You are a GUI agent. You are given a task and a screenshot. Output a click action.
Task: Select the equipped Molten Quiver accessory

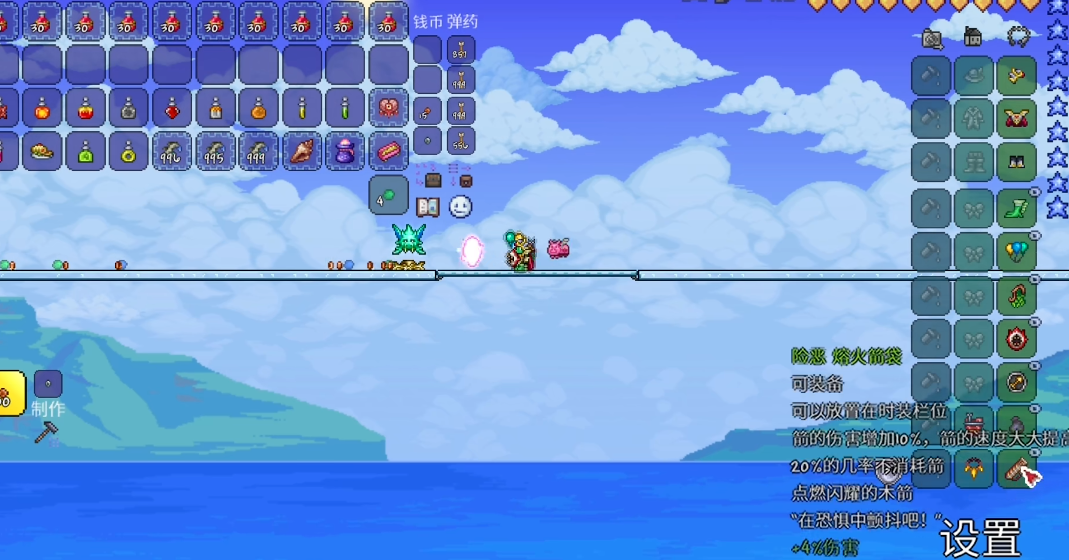point(1016,467)
